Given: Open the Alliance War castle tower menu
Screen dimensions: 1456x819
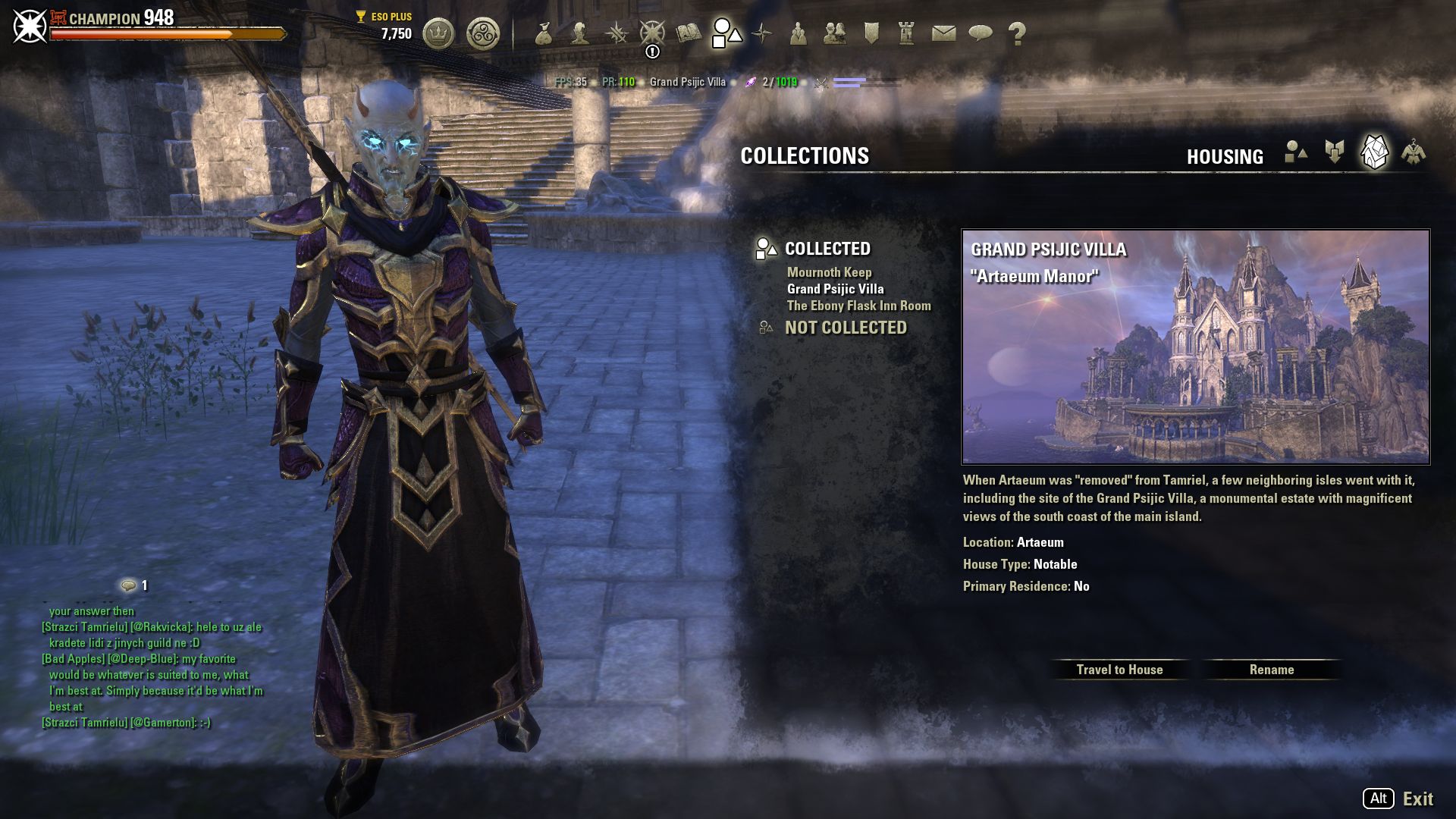Looking at the screenshot, I should point(906,33).
